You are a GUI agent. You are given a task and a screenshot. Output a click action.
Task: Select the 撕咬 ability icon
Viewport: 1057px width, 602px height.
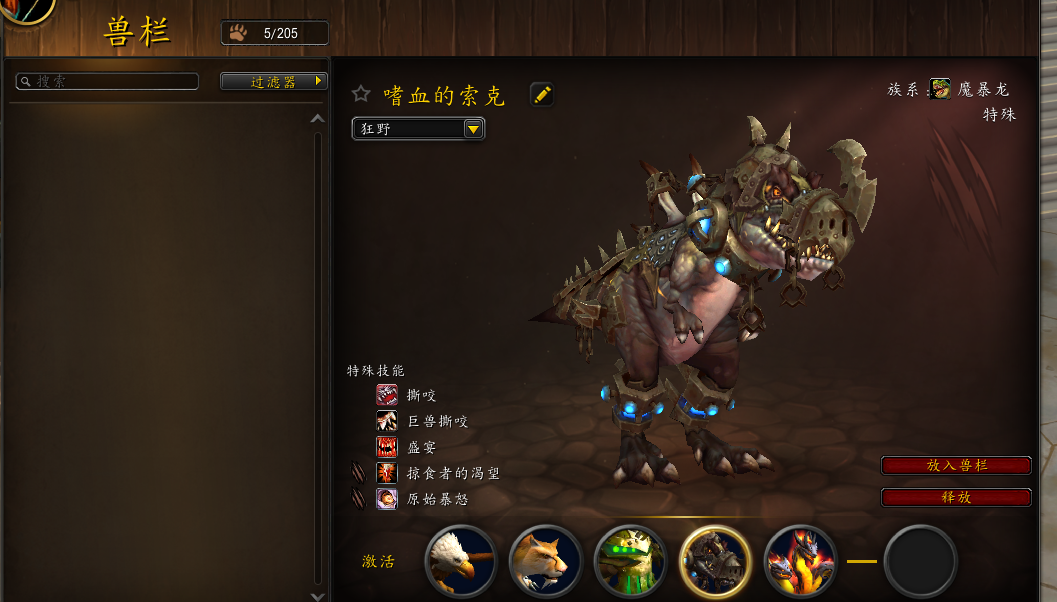[x=387, y=395]
